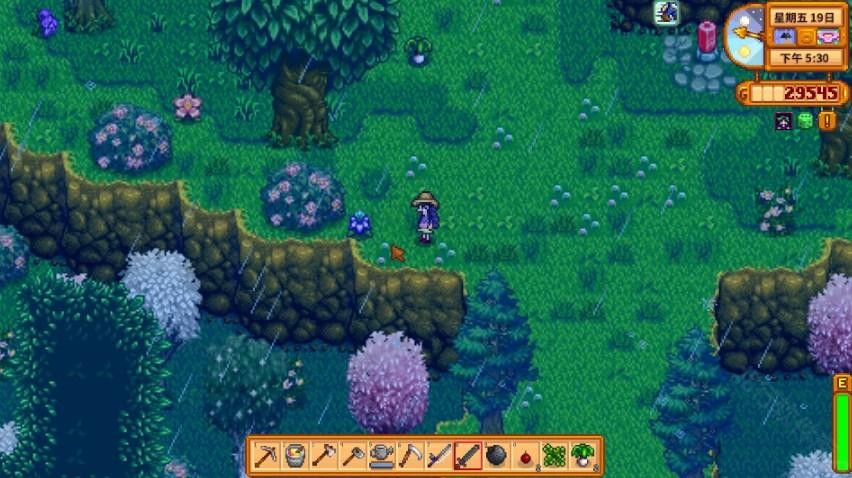The image size is (852, 478).
Task: Click the dark icon beside the green dice
Action: [785, 121]
